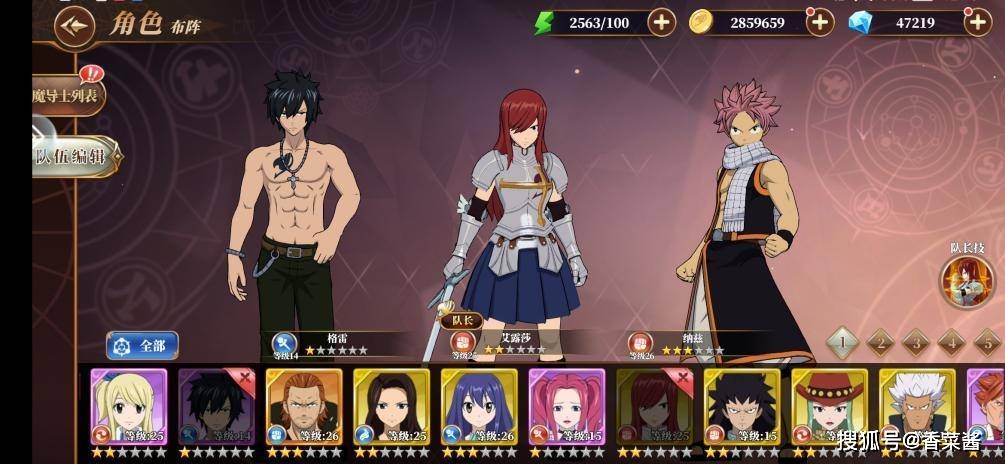Switch to team formation slot 3
Viewport: 1005px width, 464px height.
(x=915, y=343)
